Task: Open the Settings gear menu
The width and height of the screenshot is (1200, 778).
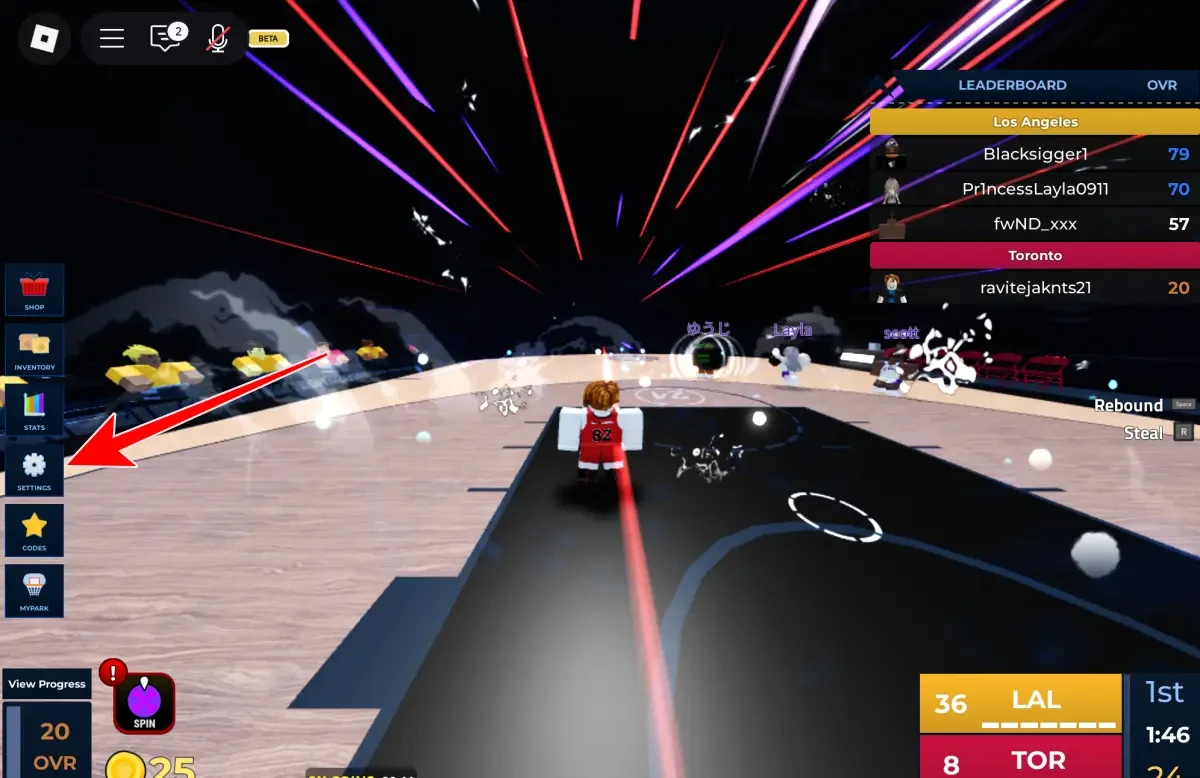Action: click(35, 469)
